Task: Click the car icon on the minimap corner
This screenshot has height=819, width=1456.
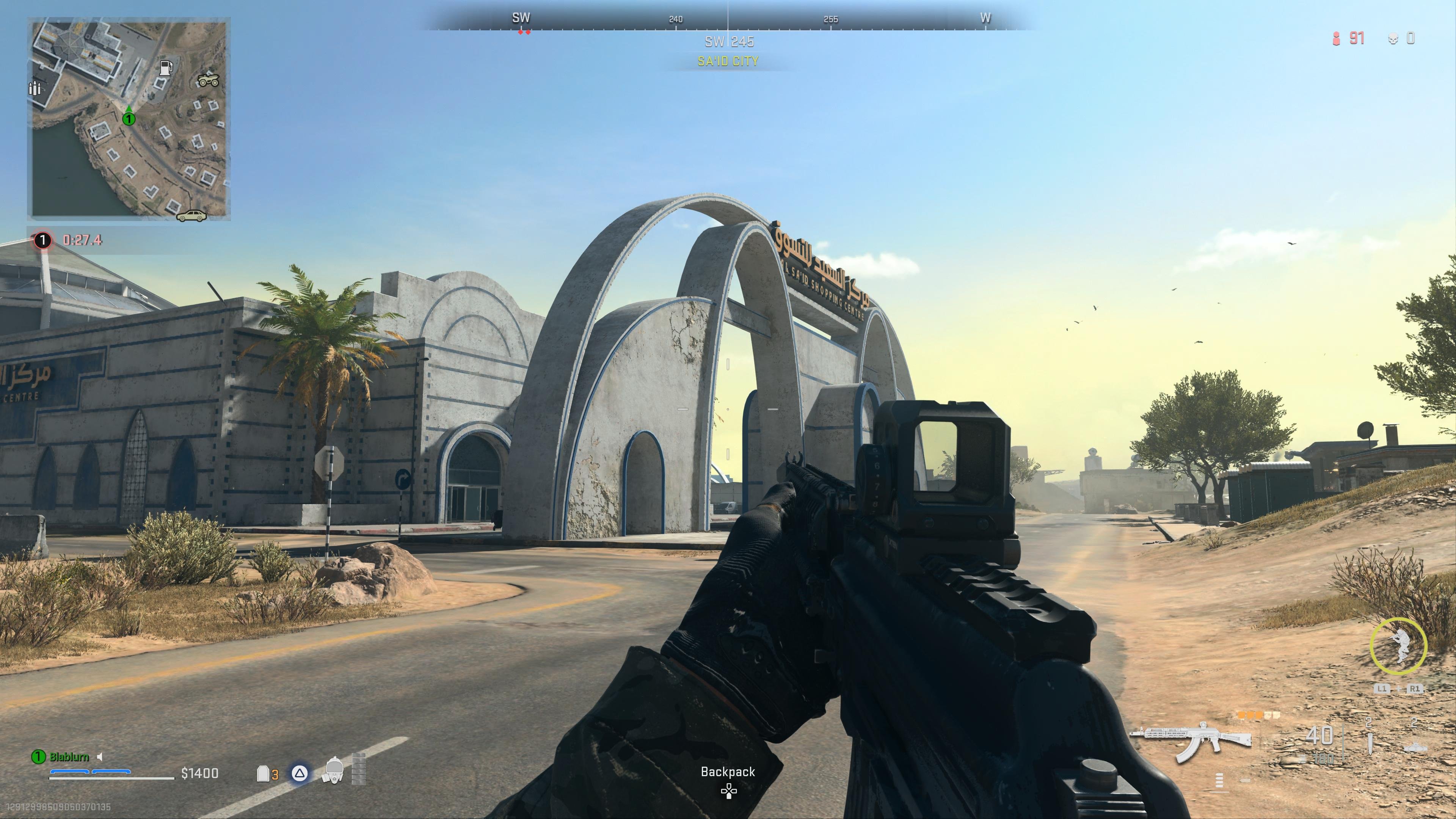Action: [191, 215]
